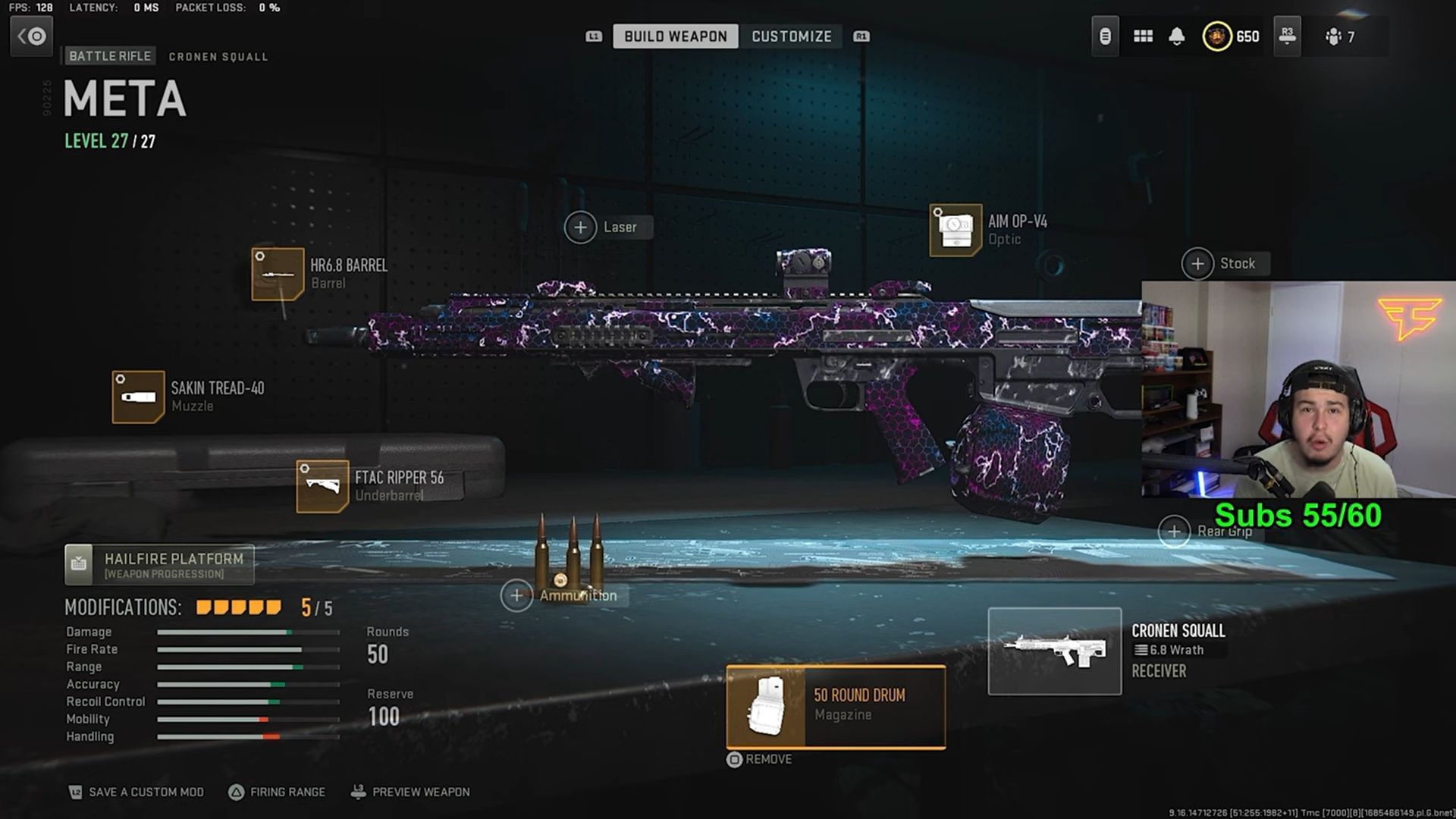1456x819 pixels.
Task: Select the HR6.8 Barrel attachment slot
Action: coord(278,274)
